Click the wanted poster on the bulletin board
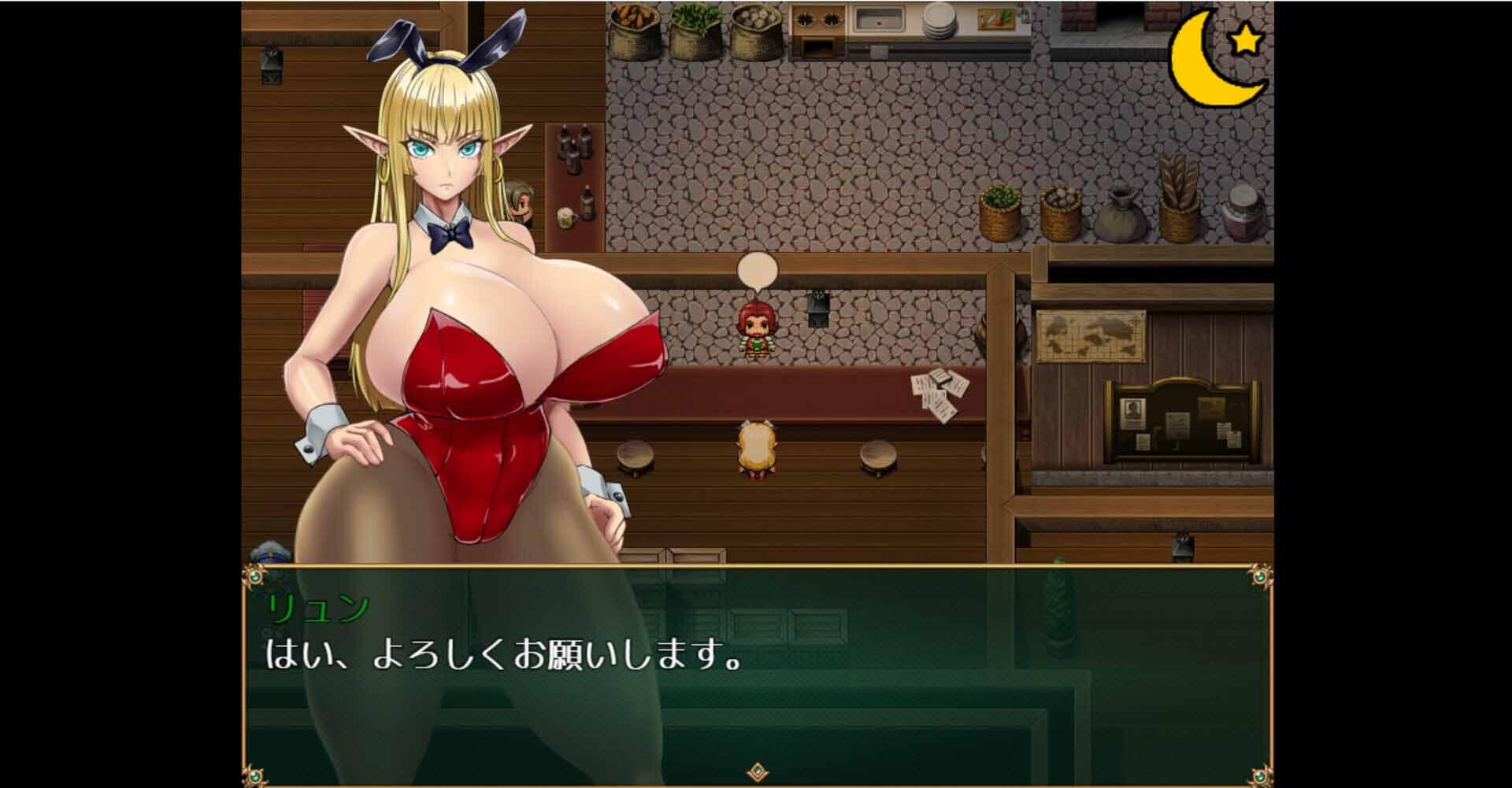The width and height of the screenshot is (1512, 788). click(x=1132, y=413)
